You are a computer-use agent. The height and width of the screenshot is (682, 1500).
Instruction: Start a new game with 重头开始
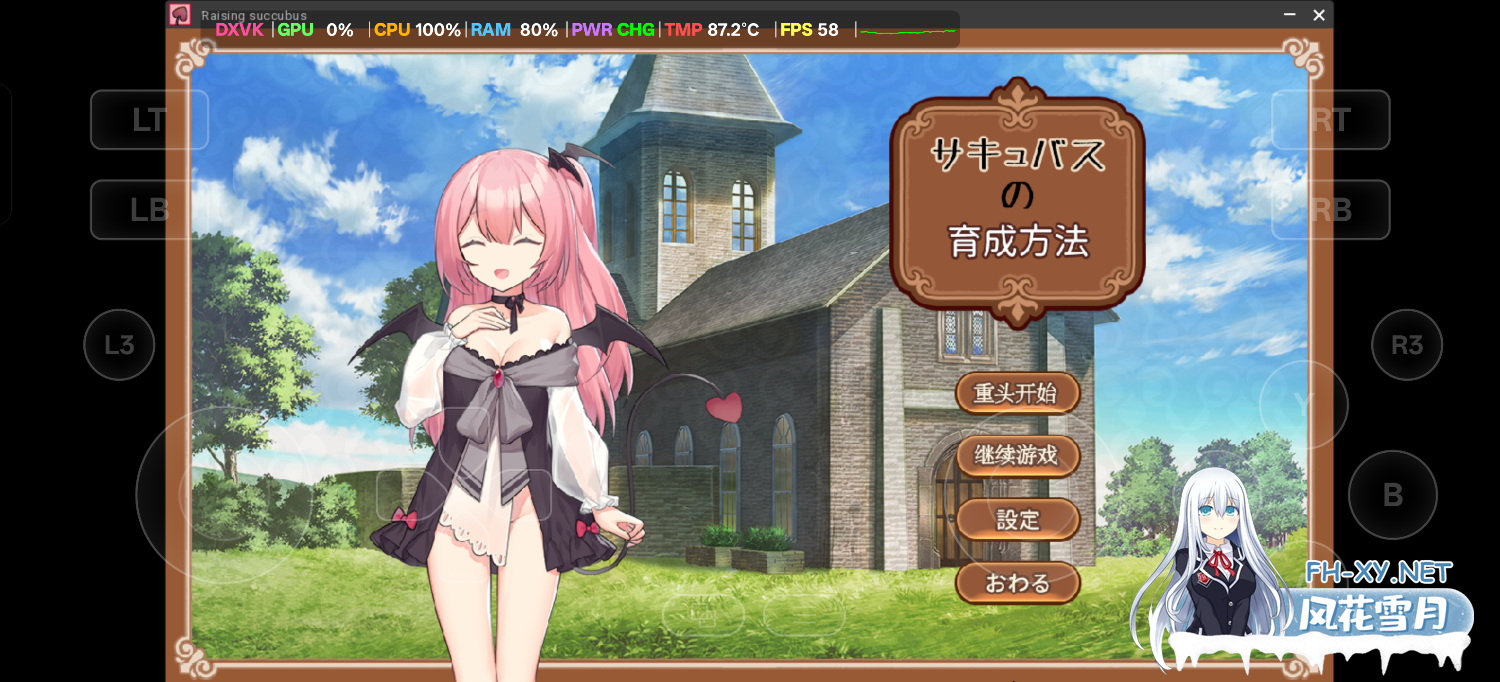[x=1017, y=393]
